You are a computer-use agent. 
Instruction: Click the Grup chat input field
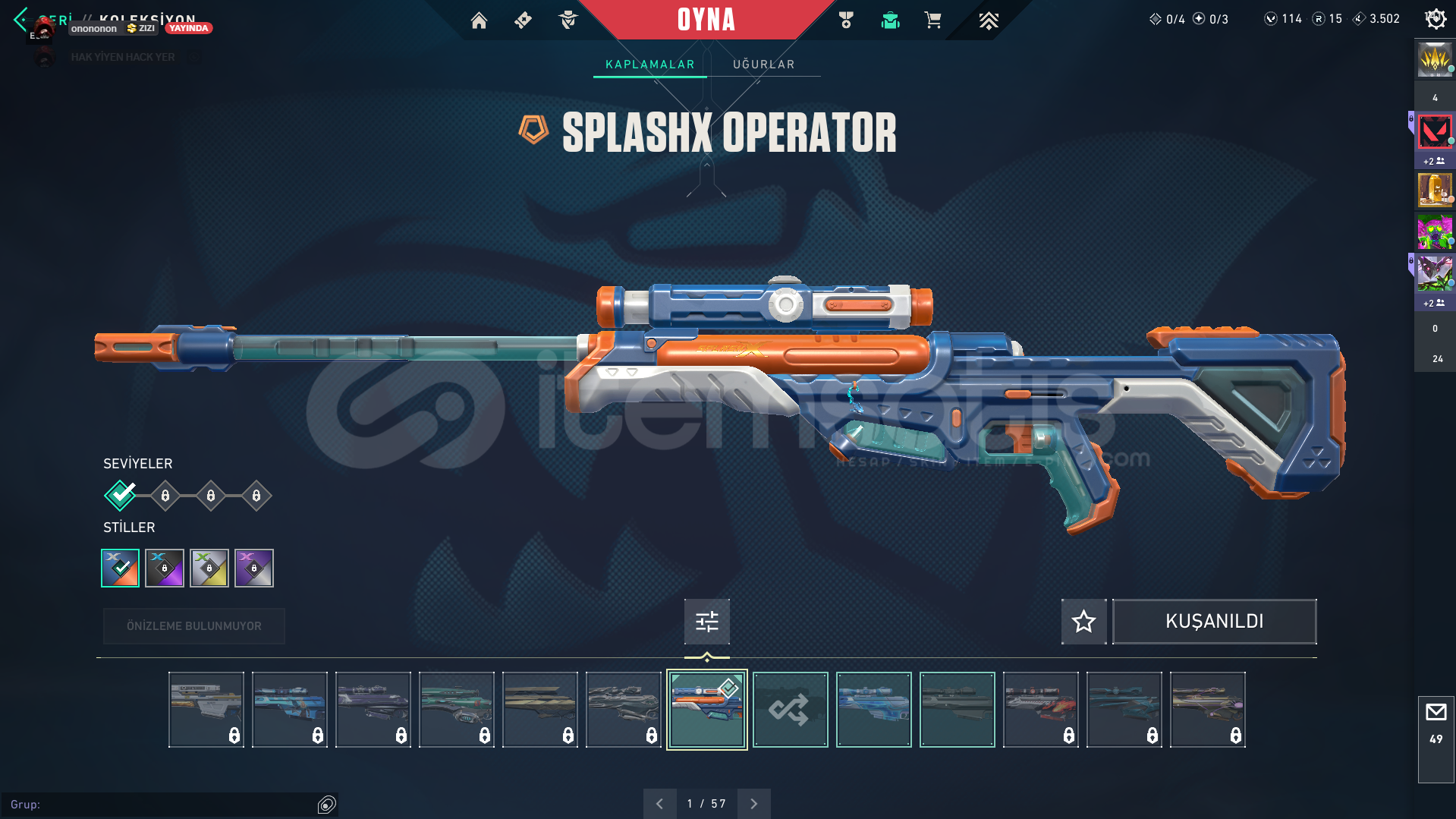(x=159, y=804)
